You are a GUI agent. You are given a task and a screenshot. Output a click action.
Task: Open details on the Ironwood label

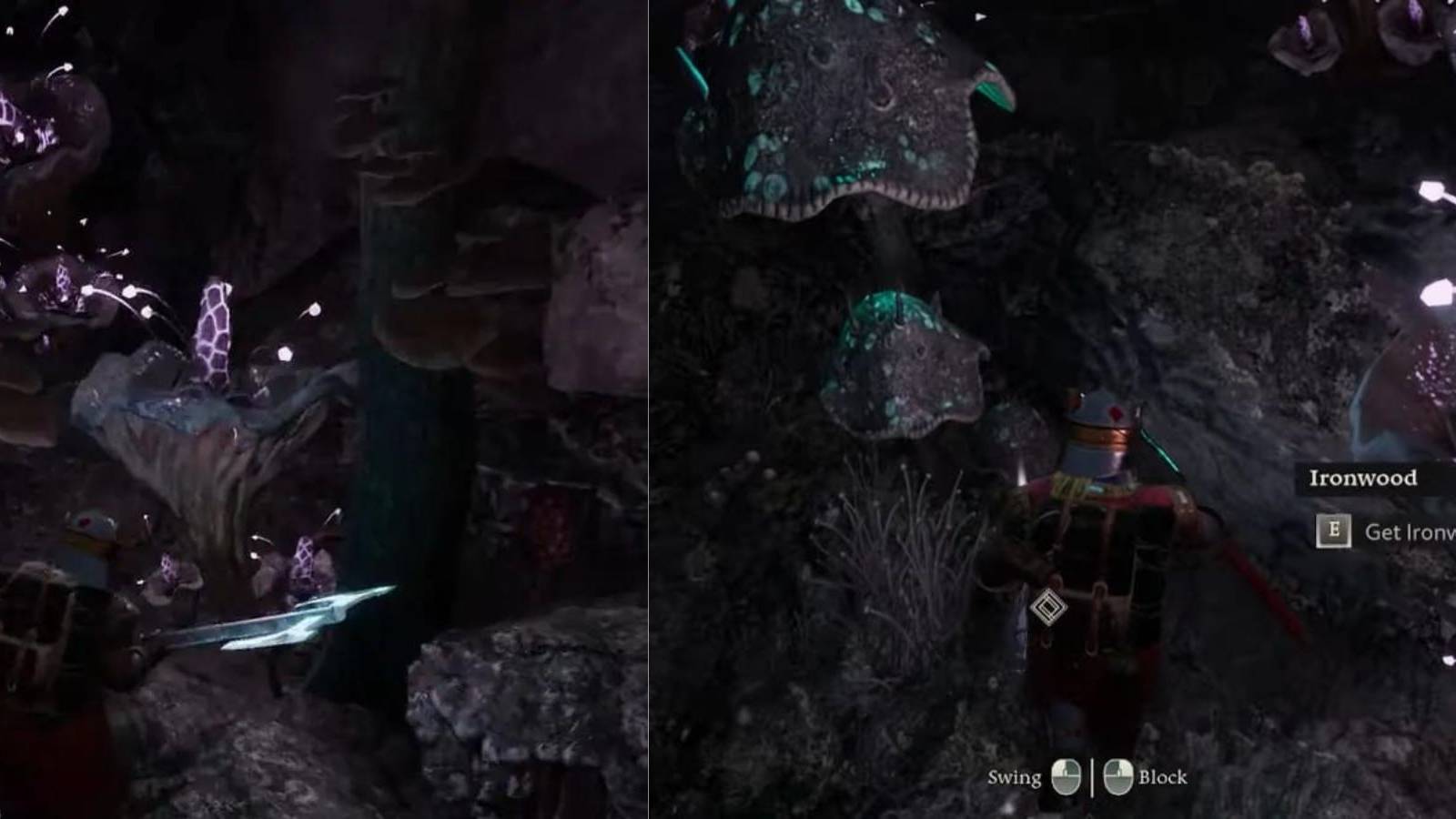pos(1365,476)
